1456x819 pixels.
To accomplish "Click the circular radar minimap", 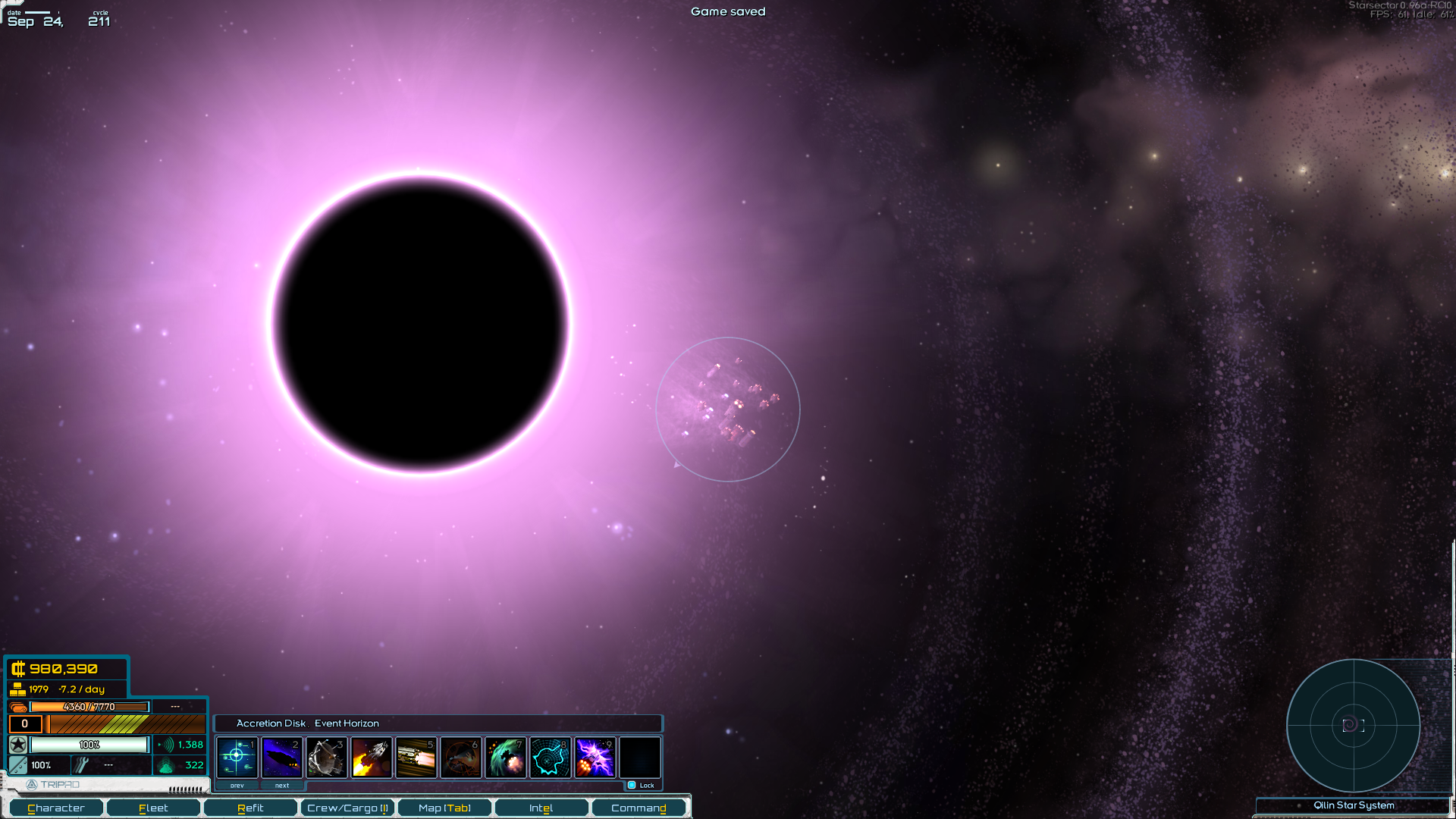I will 1353,726.
